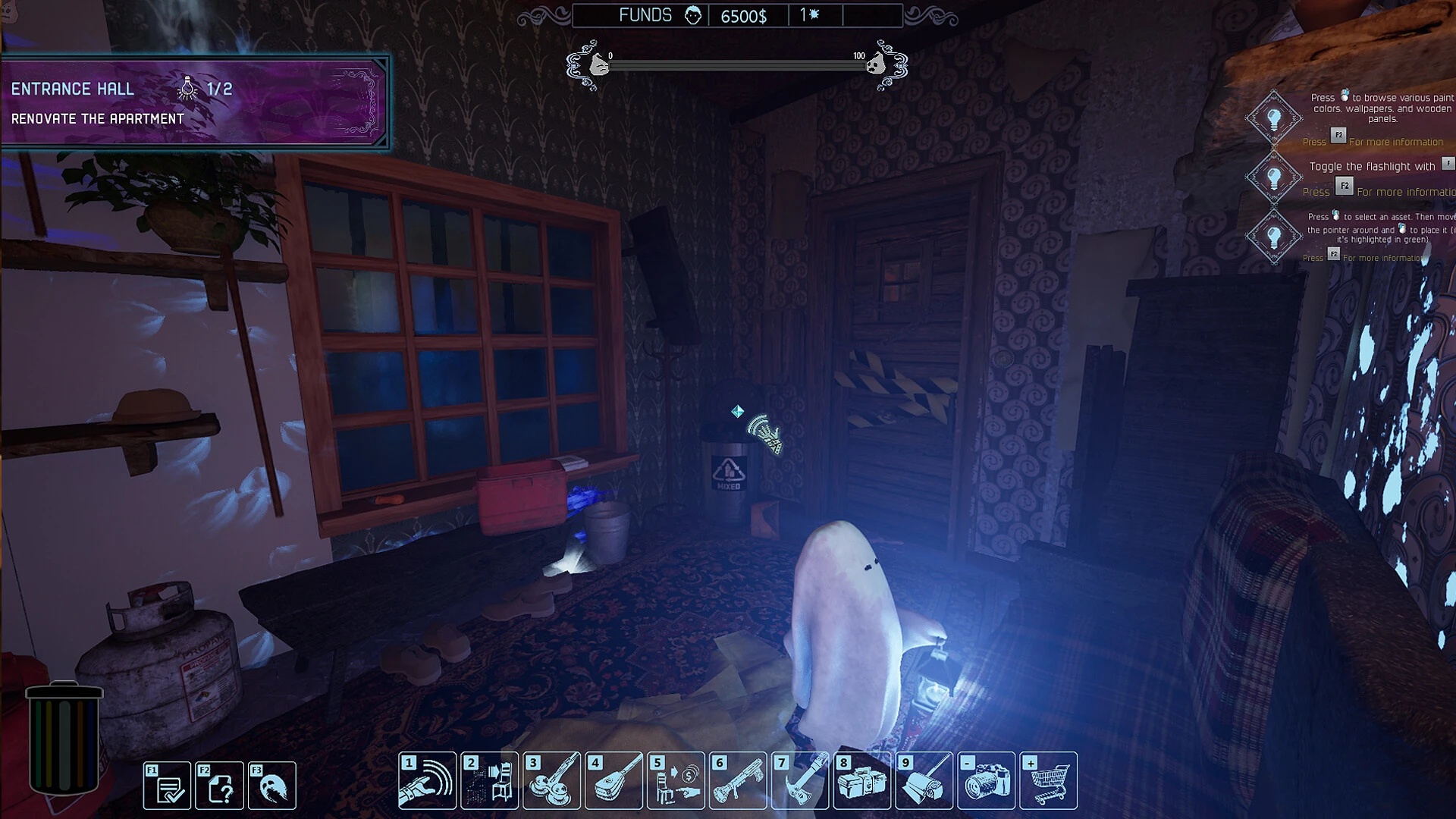Activate the sell furniture tool with coin icon
The width and height of the screenshot is (1456, 819).
coord(676,781)
